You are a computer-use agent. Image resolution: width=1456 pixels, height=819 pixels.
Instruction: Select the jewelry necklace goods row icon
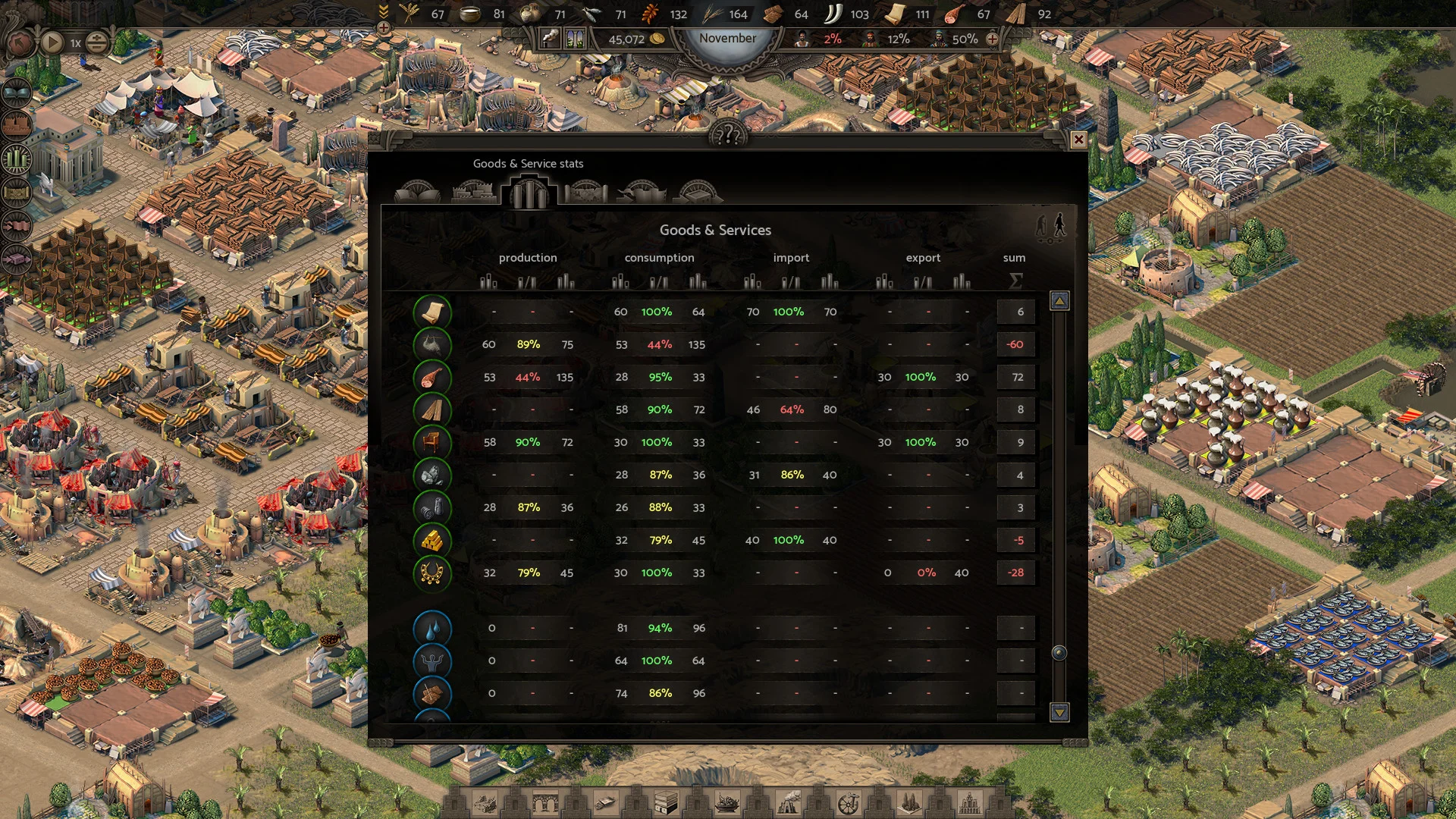432,573
